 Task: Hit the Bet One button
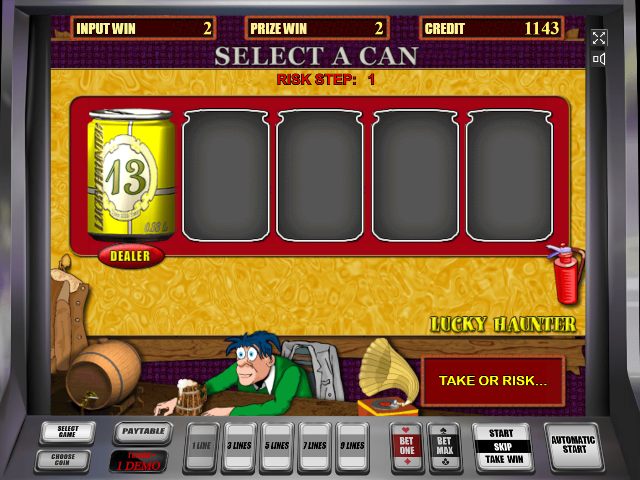[406, 446]
